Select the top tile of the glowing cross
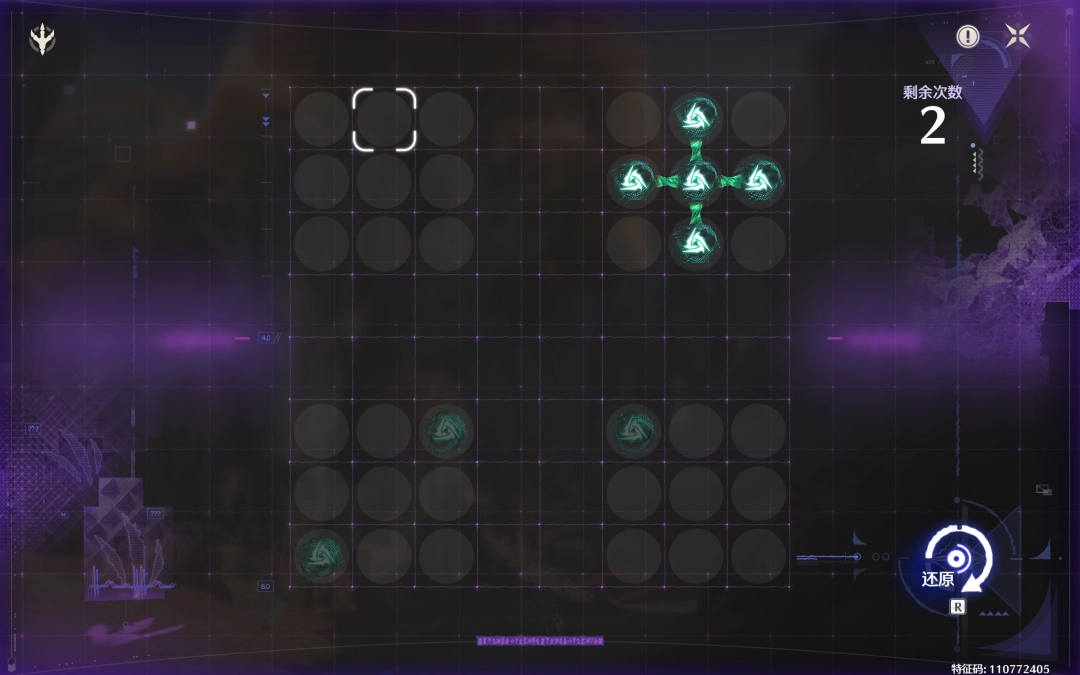1080x675 pixels. click(696, 119)
